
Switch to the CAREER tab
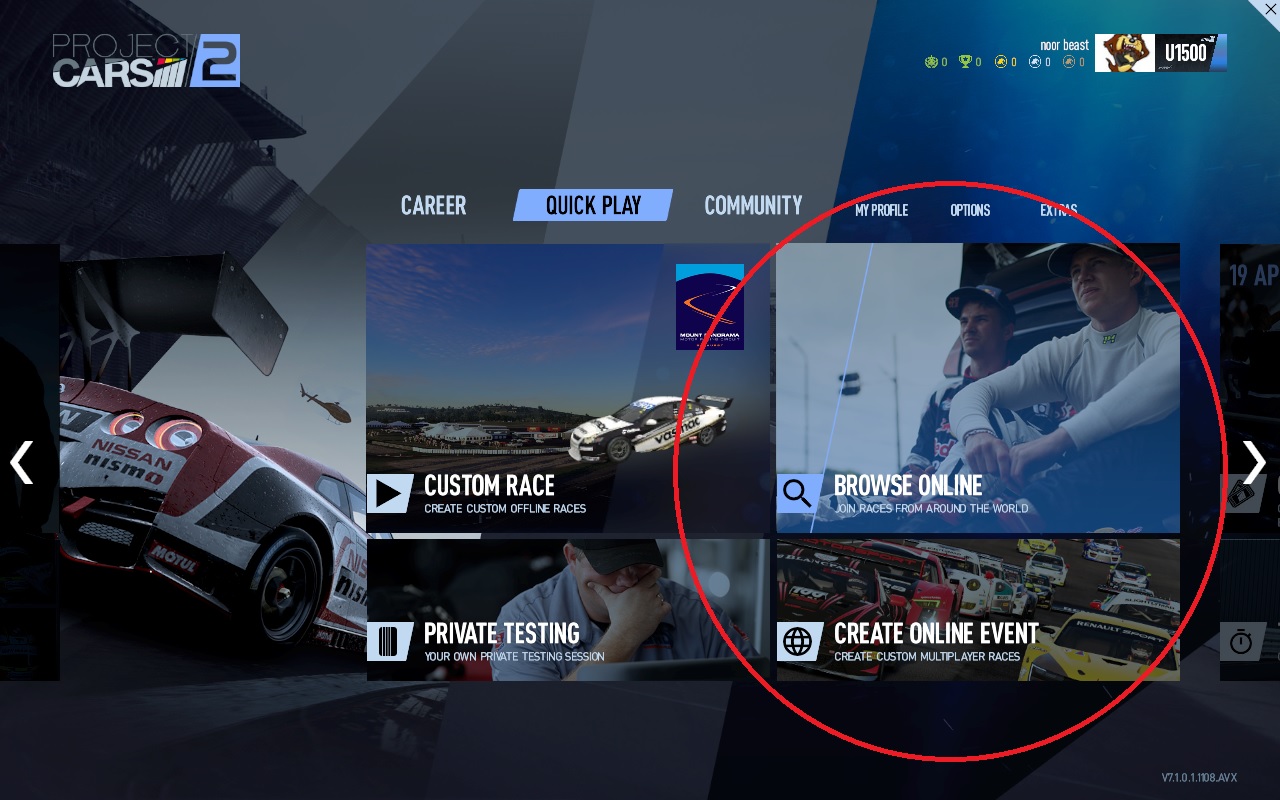pos(433,205)
